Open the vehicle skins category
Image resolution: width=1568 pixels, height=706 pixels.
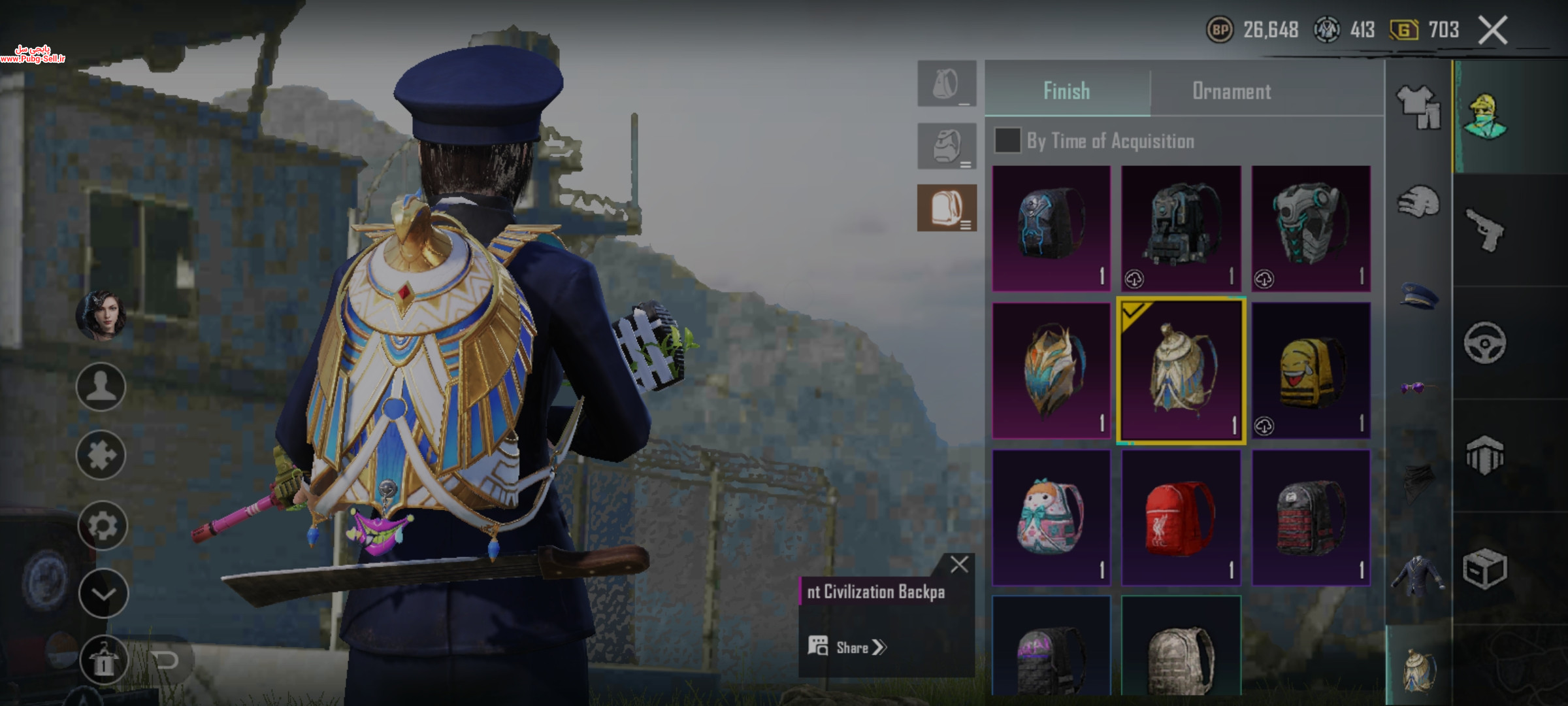click(1484, 343)
